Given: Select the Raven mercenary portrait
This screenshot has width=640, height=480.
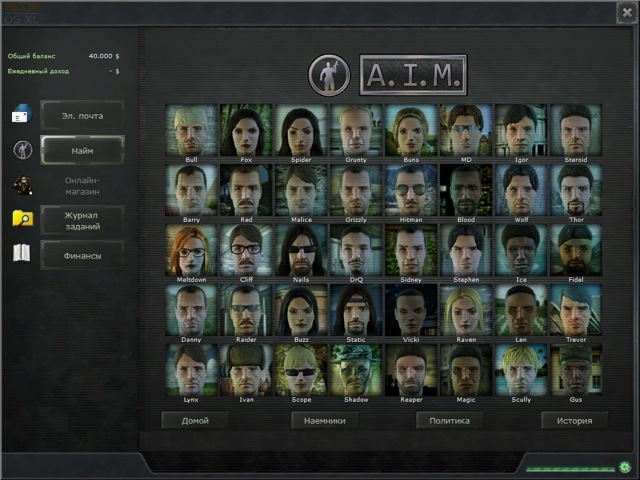Looking at the screenshot, I should (466, 310).
